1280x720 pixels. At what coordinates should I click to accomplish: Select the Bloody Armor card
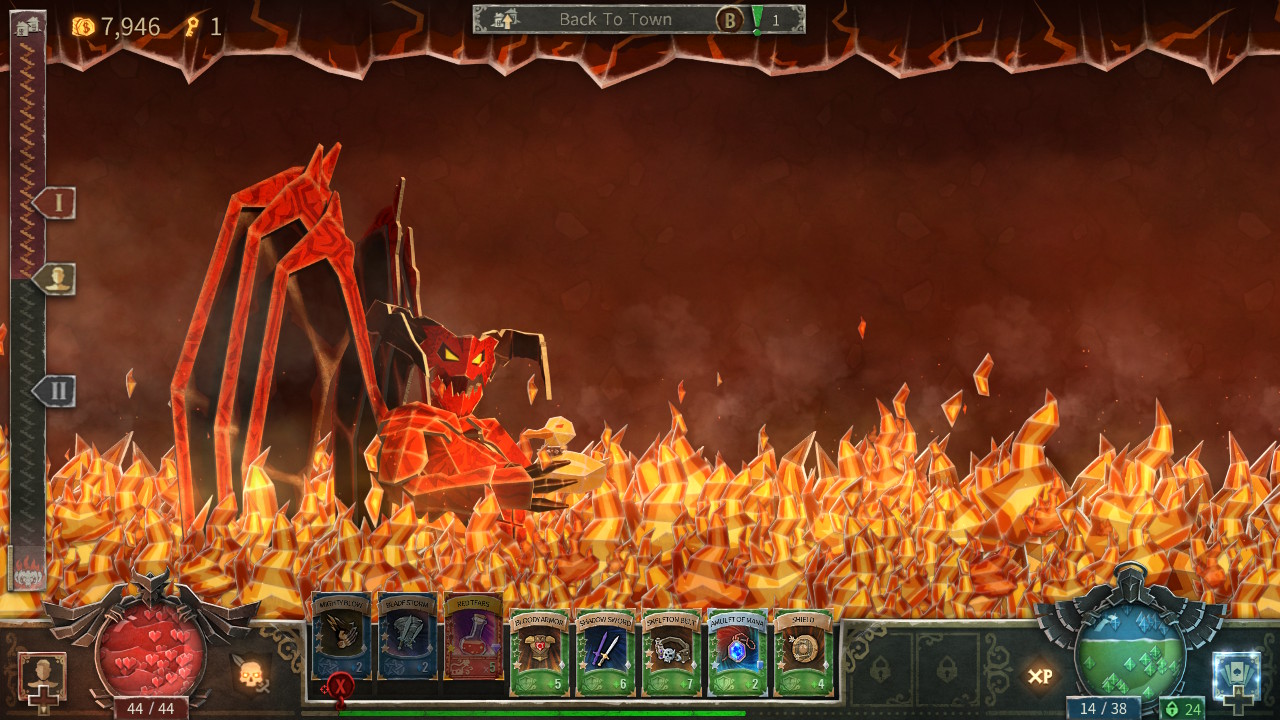pyautogui.click(x=540, y=652)
